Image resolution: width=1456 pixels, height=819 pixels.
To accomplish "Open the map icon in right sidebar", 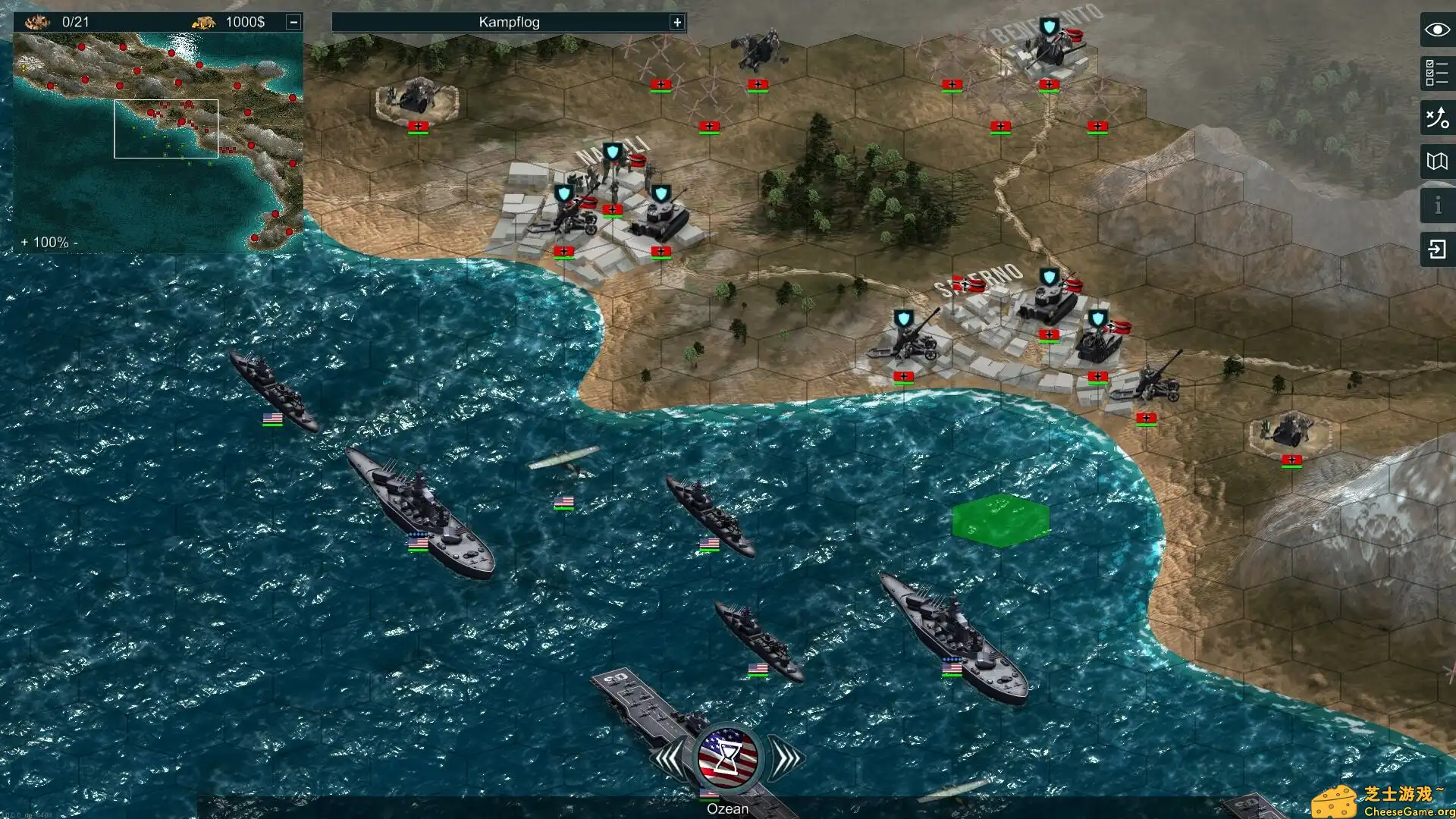I will point(1437,161).
